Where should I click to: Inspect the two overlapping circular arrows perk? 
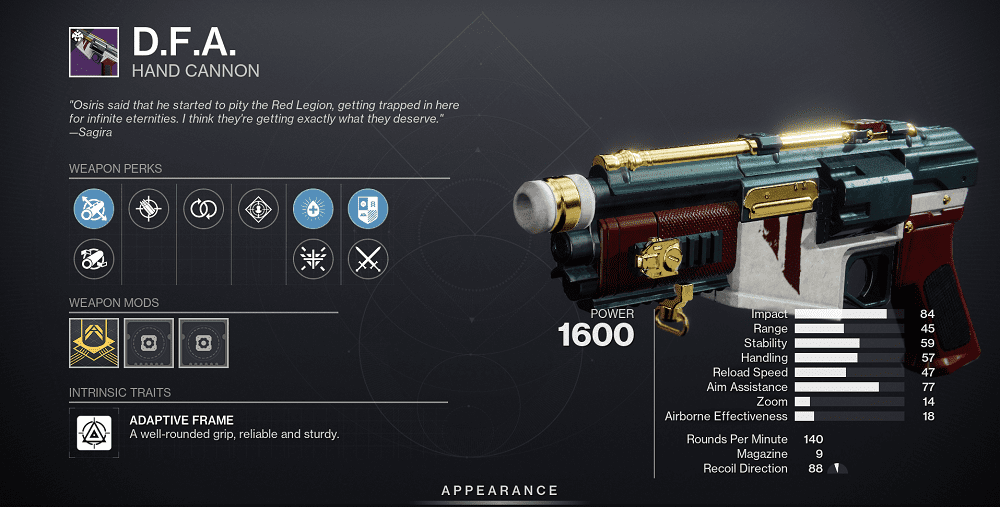point(204,209)
